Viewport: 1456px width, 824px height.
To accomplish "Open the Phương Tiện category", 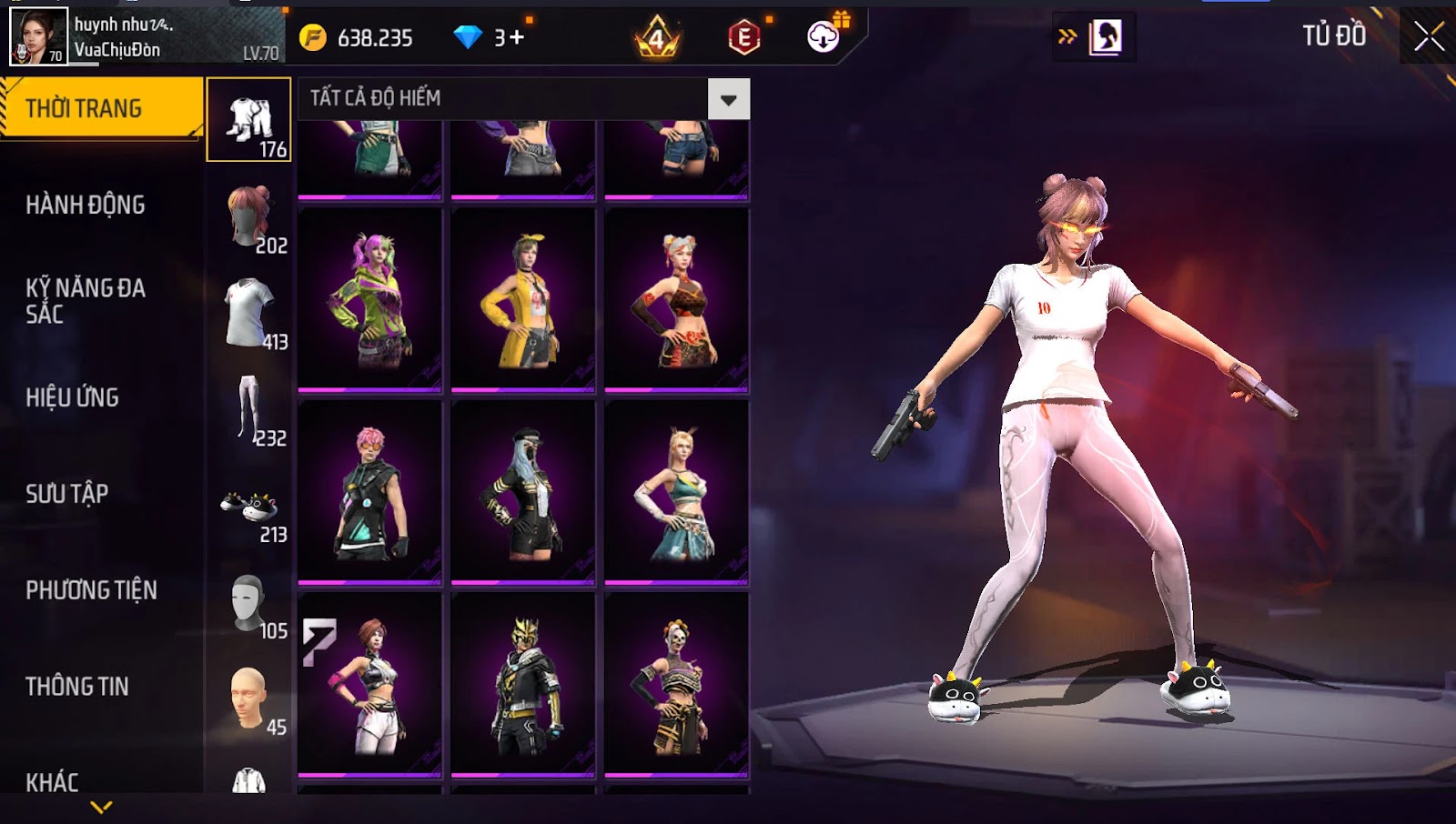I will (91, 590).
